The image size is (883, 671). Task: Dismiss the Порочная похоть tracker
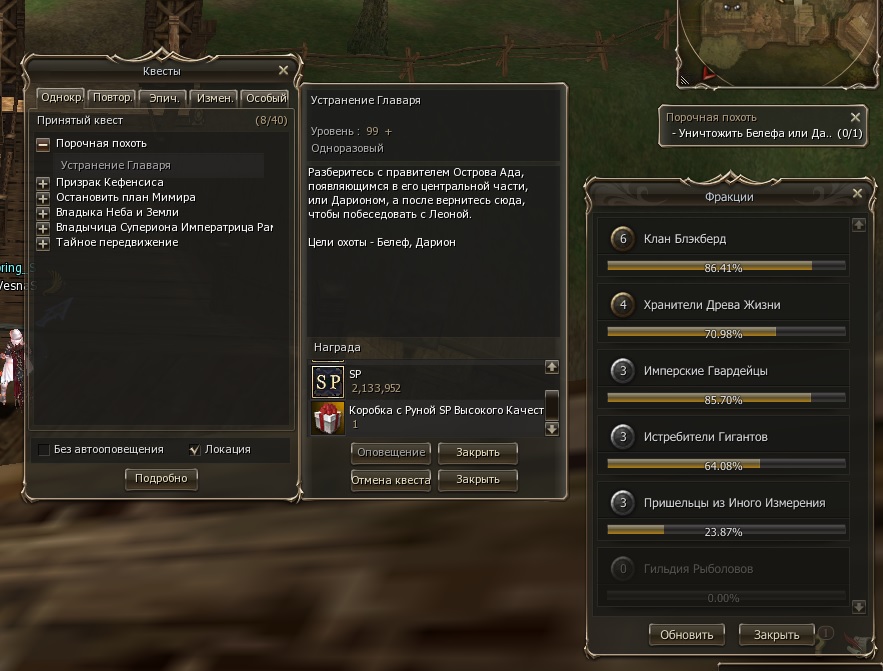click(855, 117)
